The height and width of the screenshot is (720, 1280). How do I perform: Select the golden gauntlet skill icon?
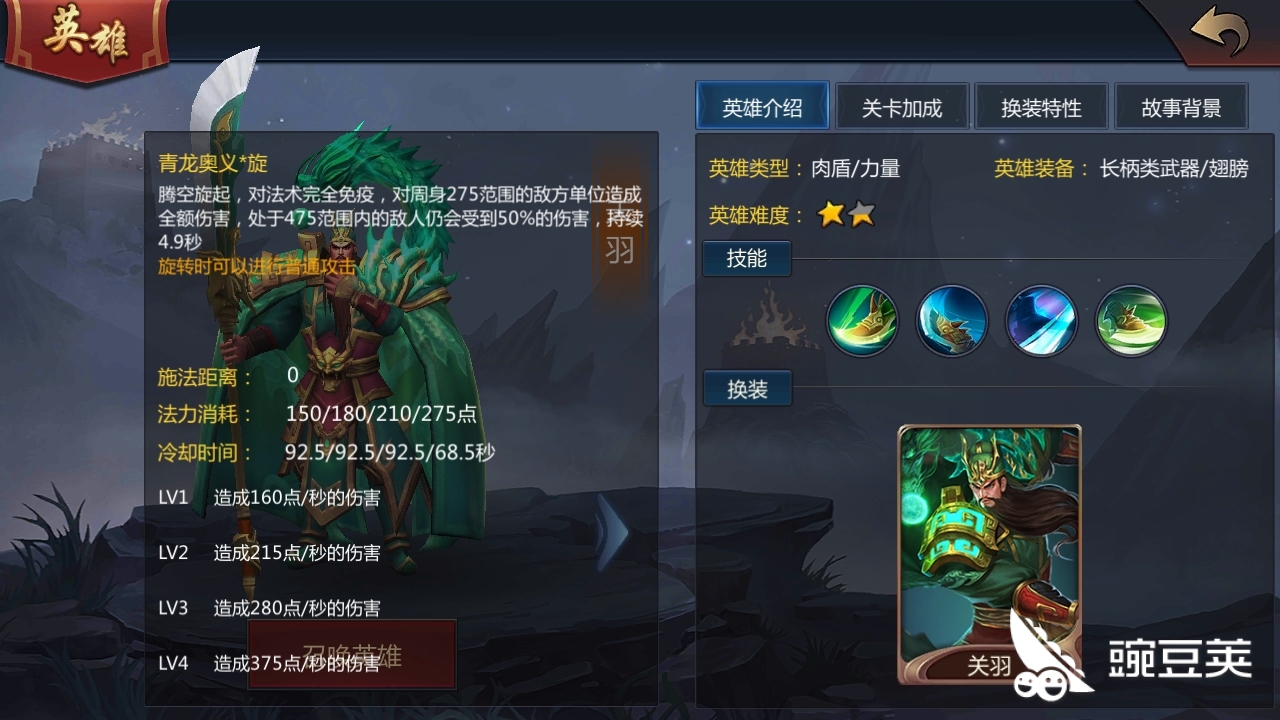click(x=952, y=320)
